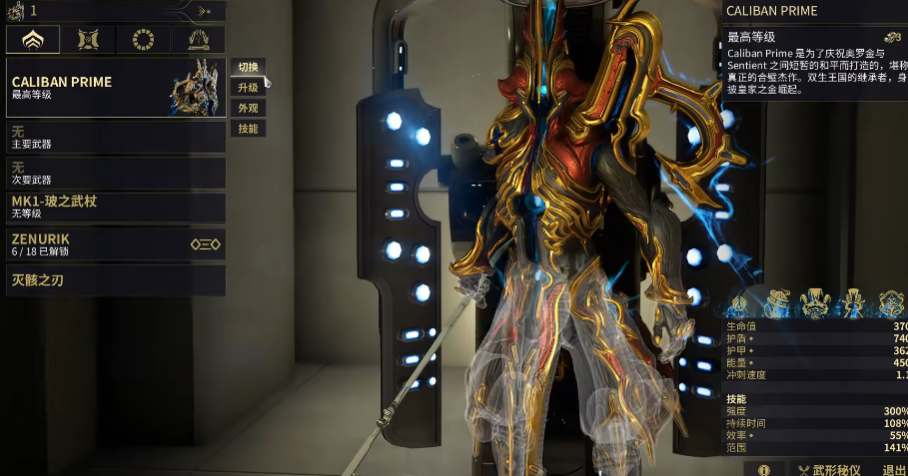The width and height of the screenshot is (908, 476).
Task: Switch to the ring-shaped icon tab
Action: (143, 40)
